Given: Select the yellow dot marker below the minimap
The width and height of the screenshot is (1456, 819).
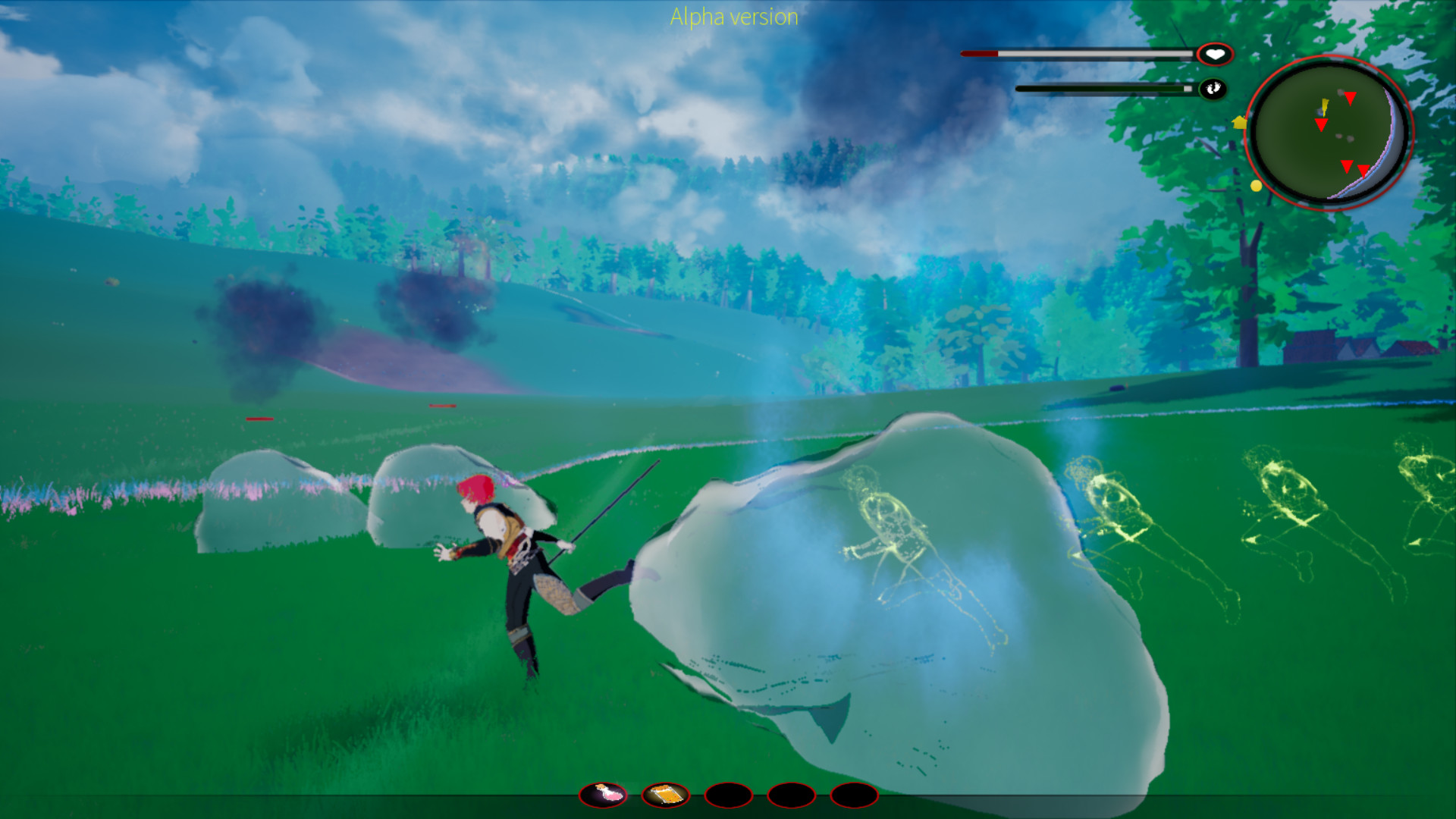Looking at the screenshot, I should (x=1256, y=186).
